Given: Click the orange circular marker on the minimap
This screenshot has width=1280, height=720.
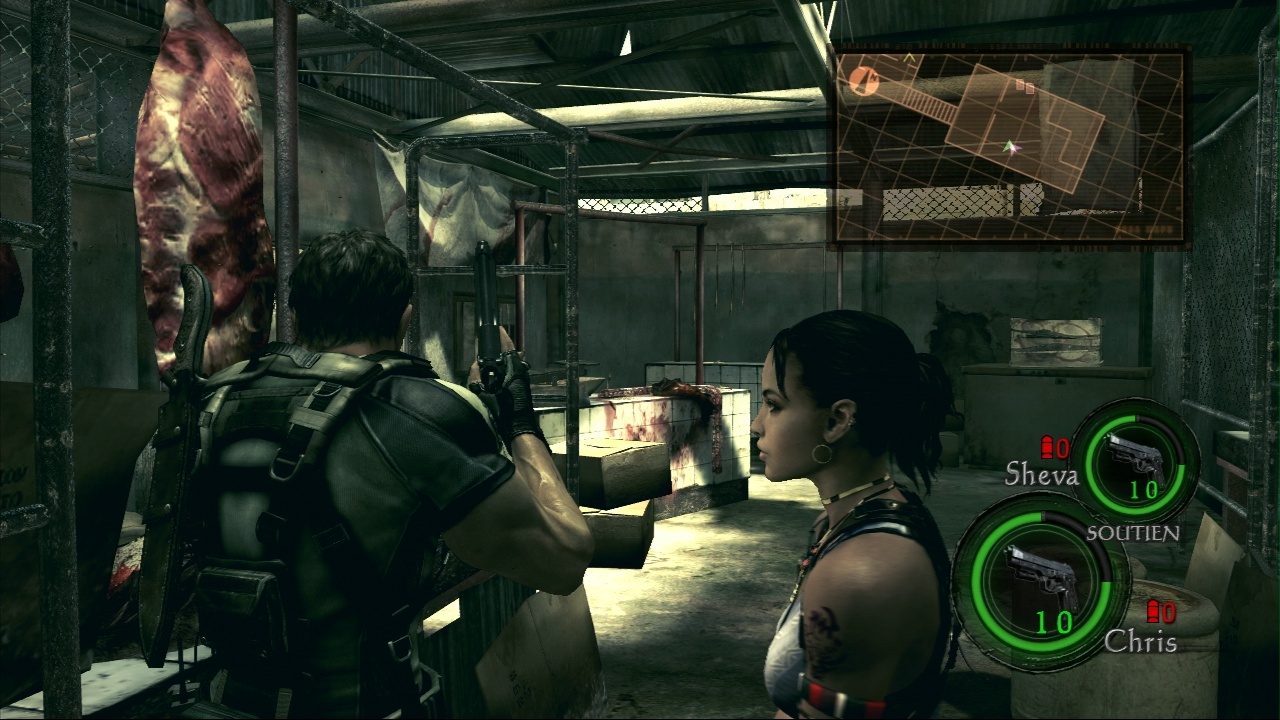Looking at the screenshot, I should [865, 81].
